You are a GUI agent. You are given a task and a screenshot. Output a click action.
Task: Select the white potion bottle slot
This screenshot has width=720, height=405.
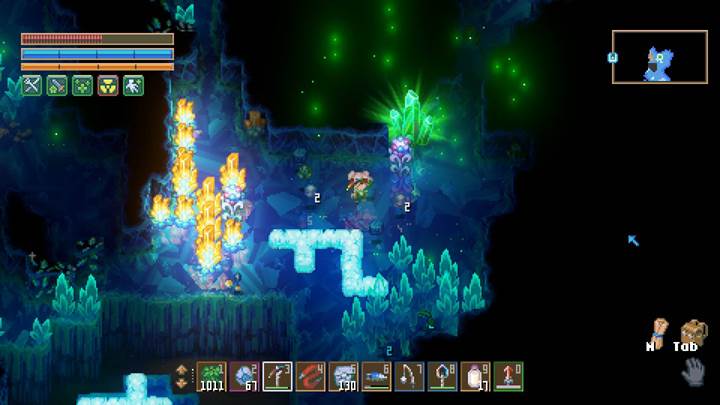point(475,376)
